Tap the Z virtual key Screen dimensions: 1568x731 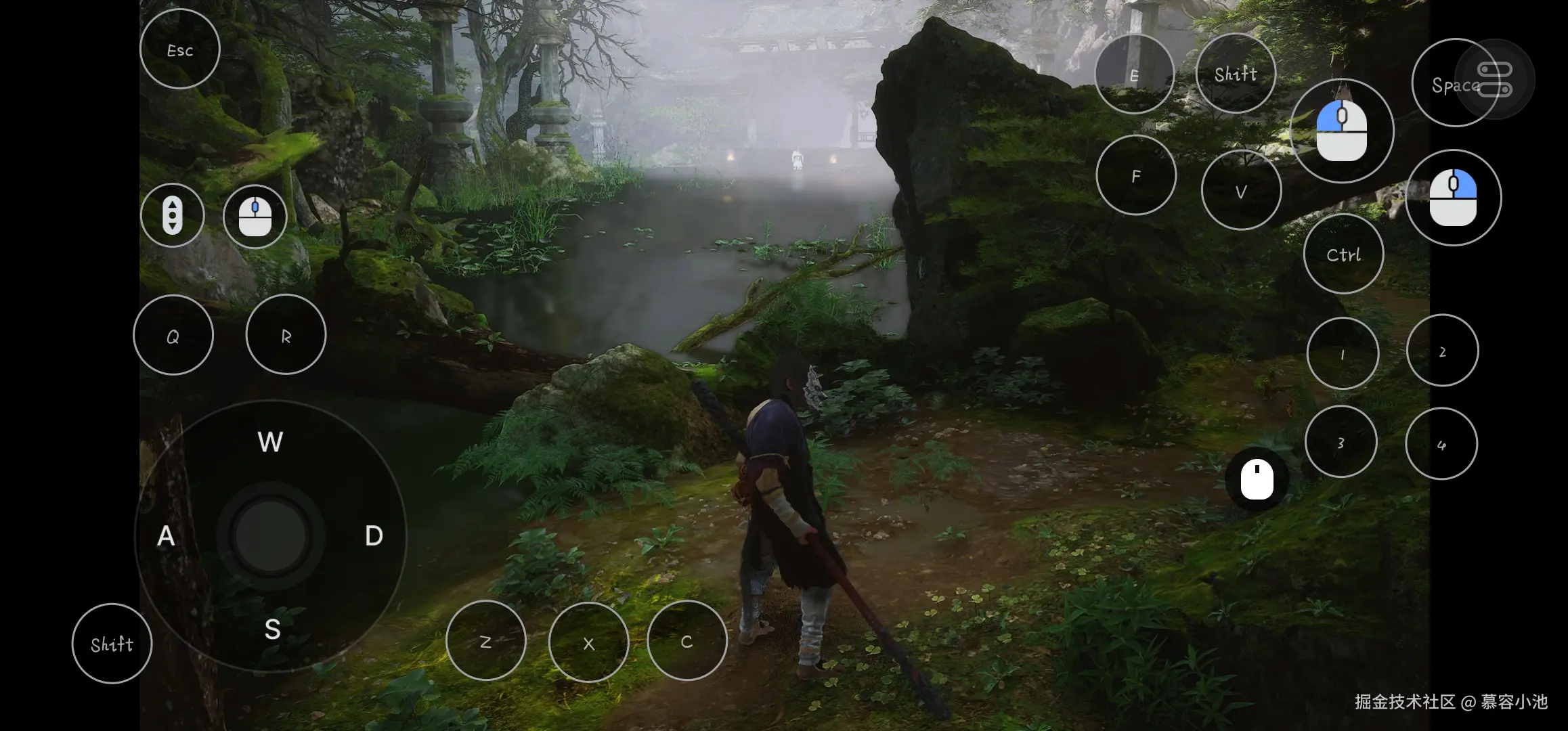485,641
